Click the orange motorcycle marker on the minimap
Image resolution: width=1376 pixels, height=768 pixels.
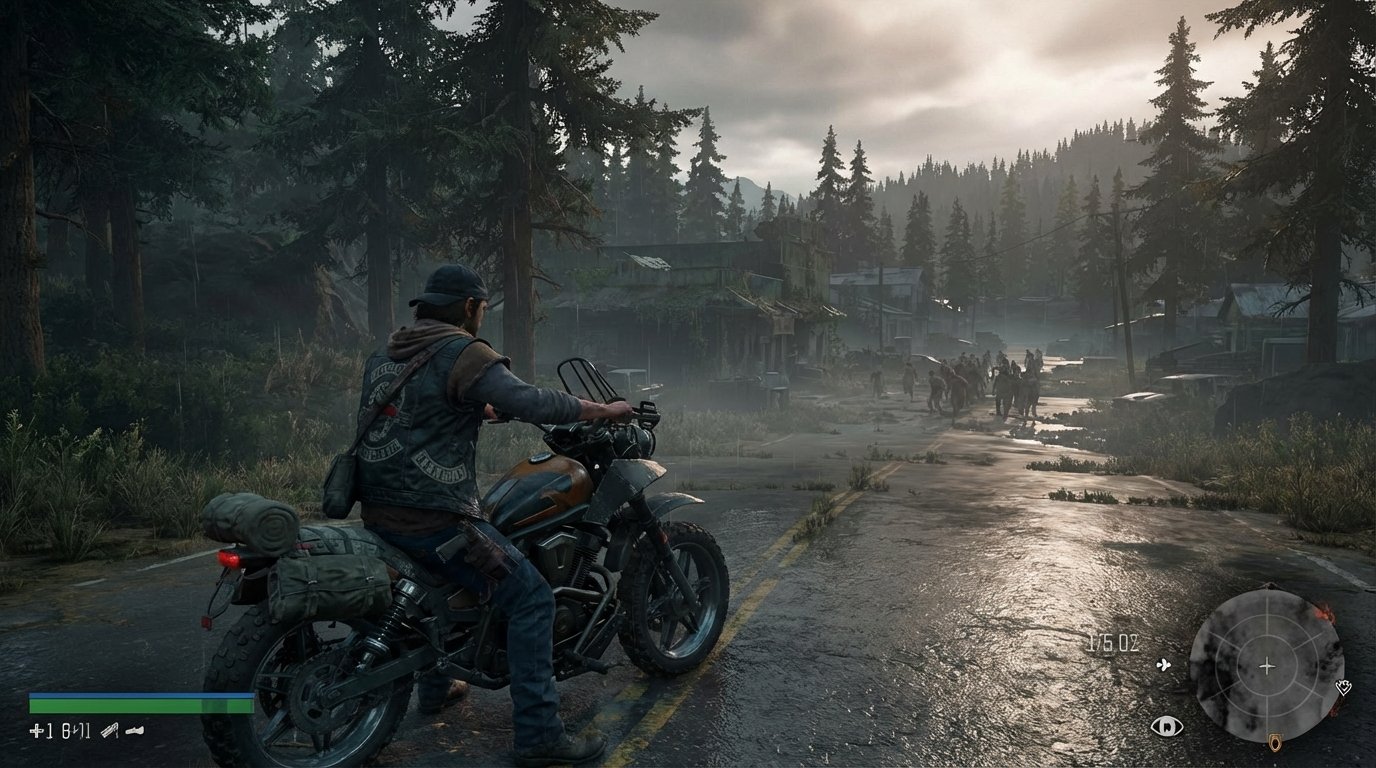(1275, 742)
